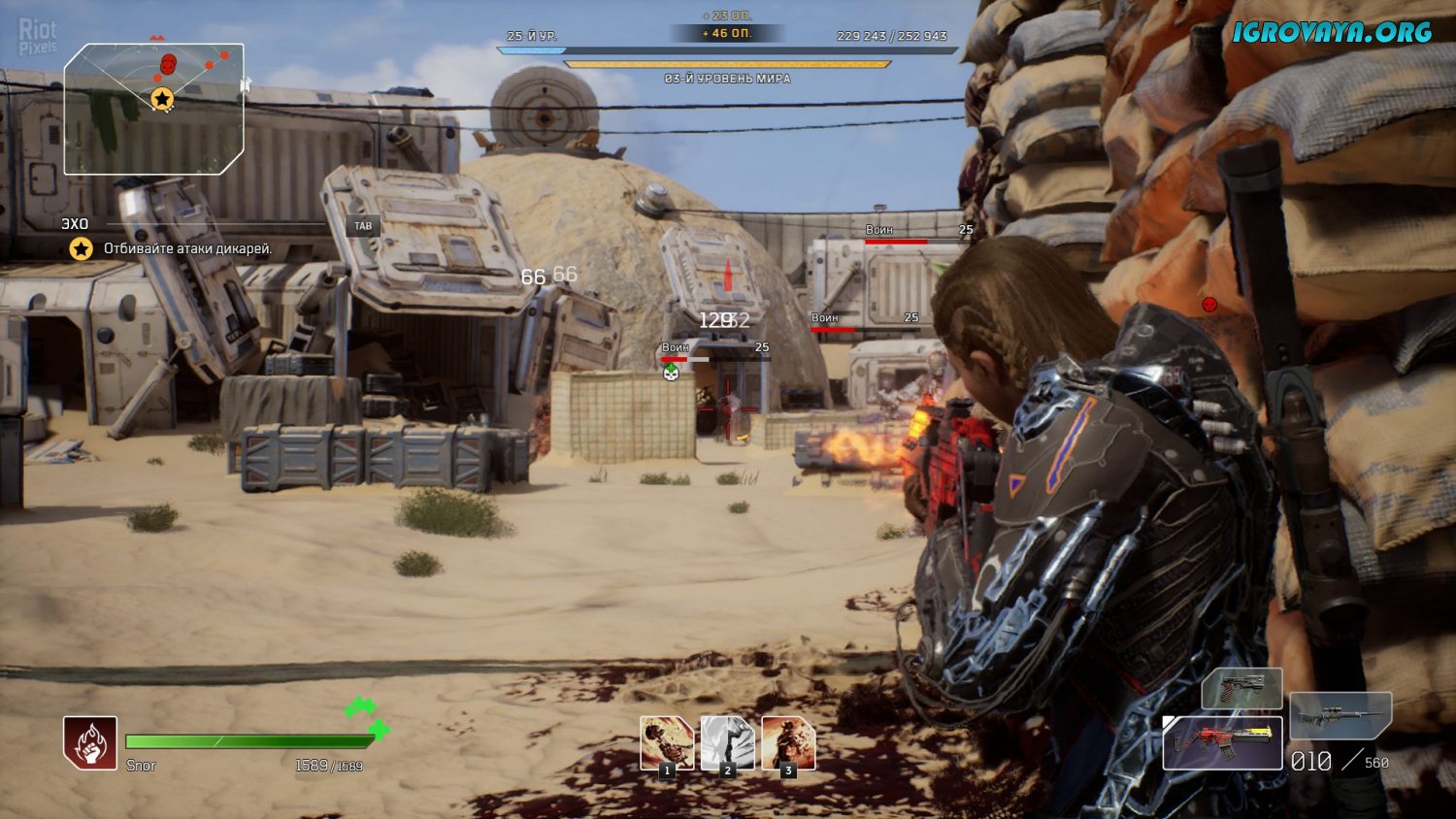The height and width of the screenshot is (819, 1456).
Task: Open the 'ЭХО' quest tracker header
Action: 75,224
